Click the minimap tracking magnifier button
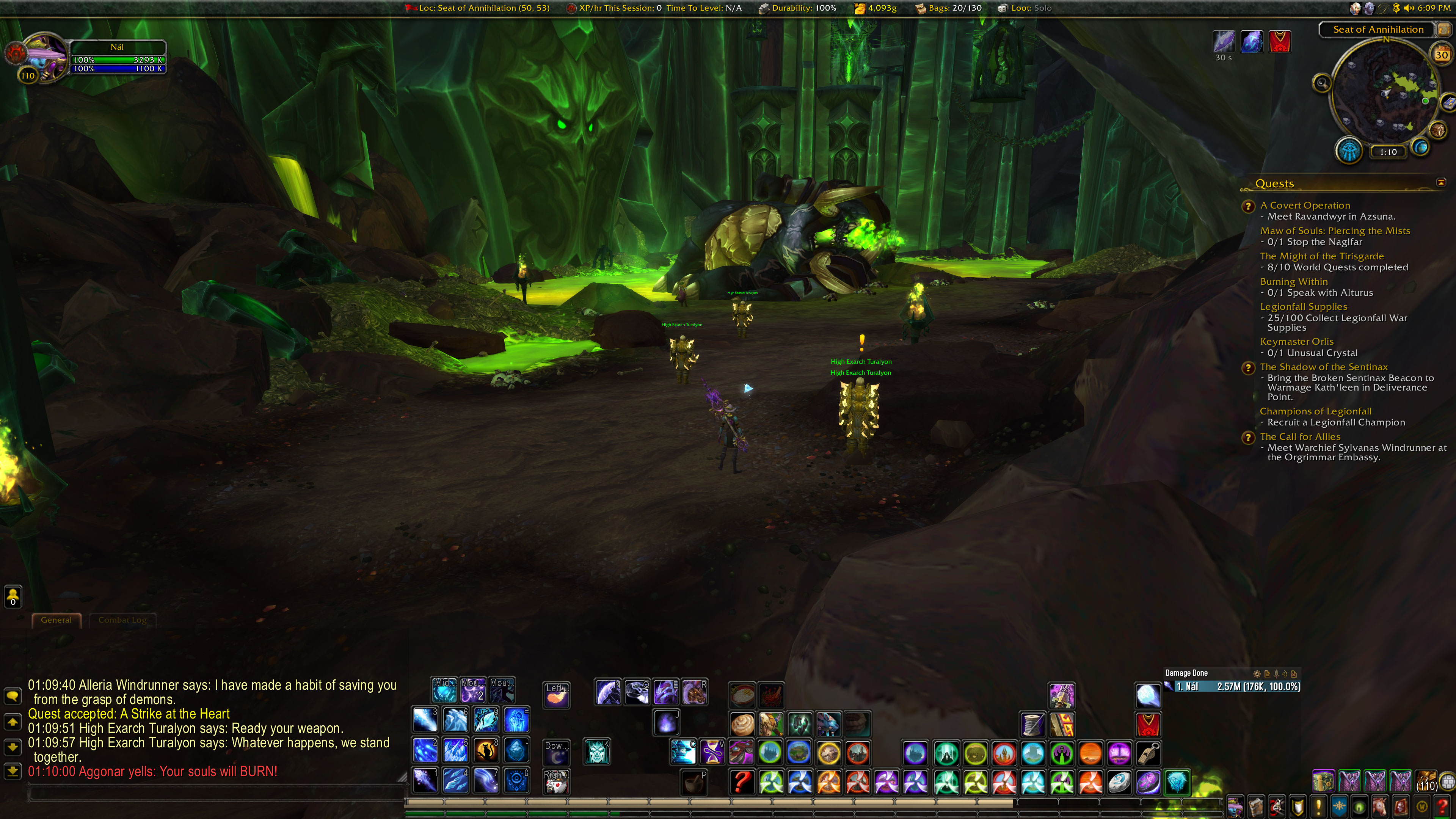Screen dimensions: 1456x819 tap(1321, 83)
